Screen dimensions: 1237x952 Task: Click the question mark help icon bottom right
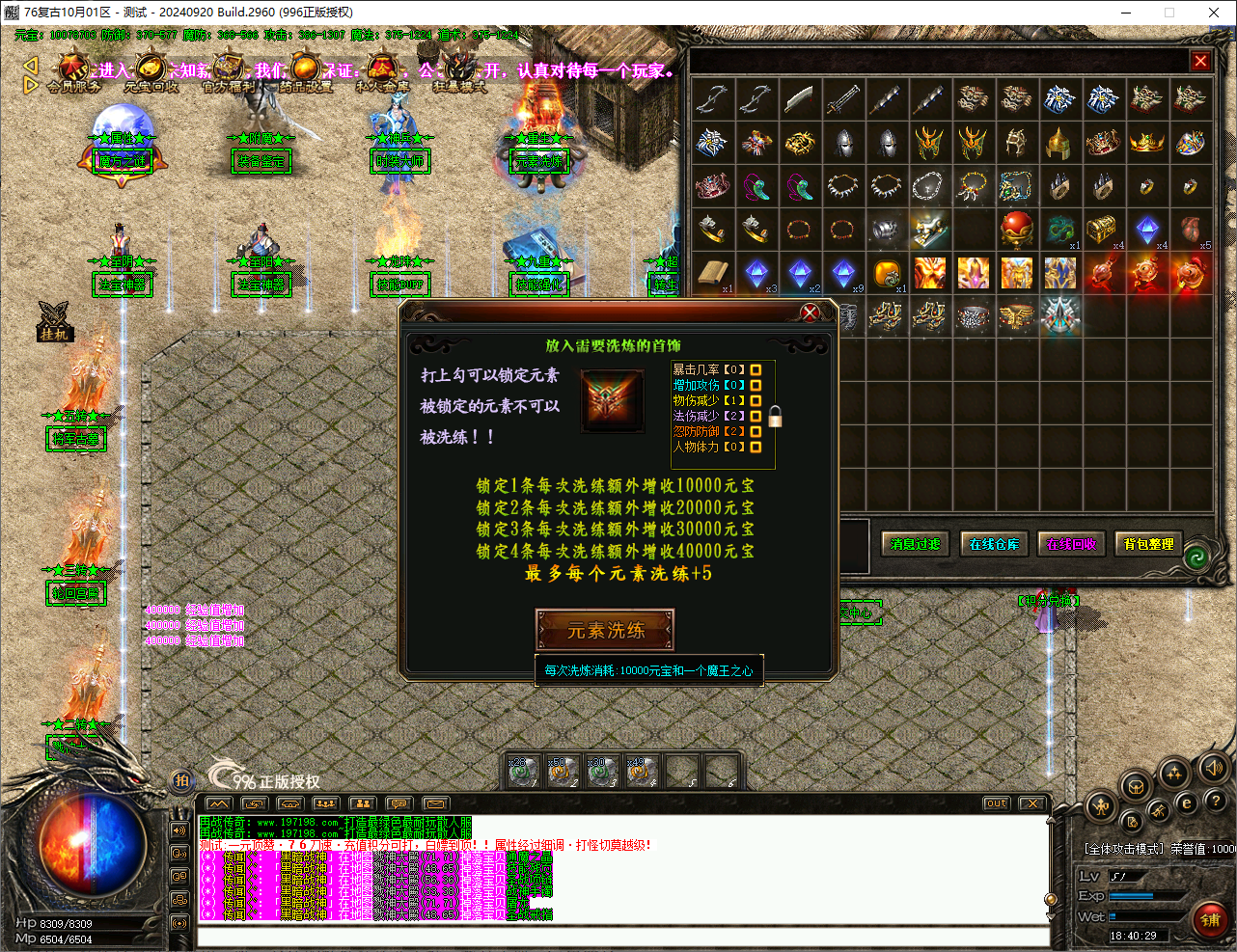pyautogui.click(x=1217, y=801)
